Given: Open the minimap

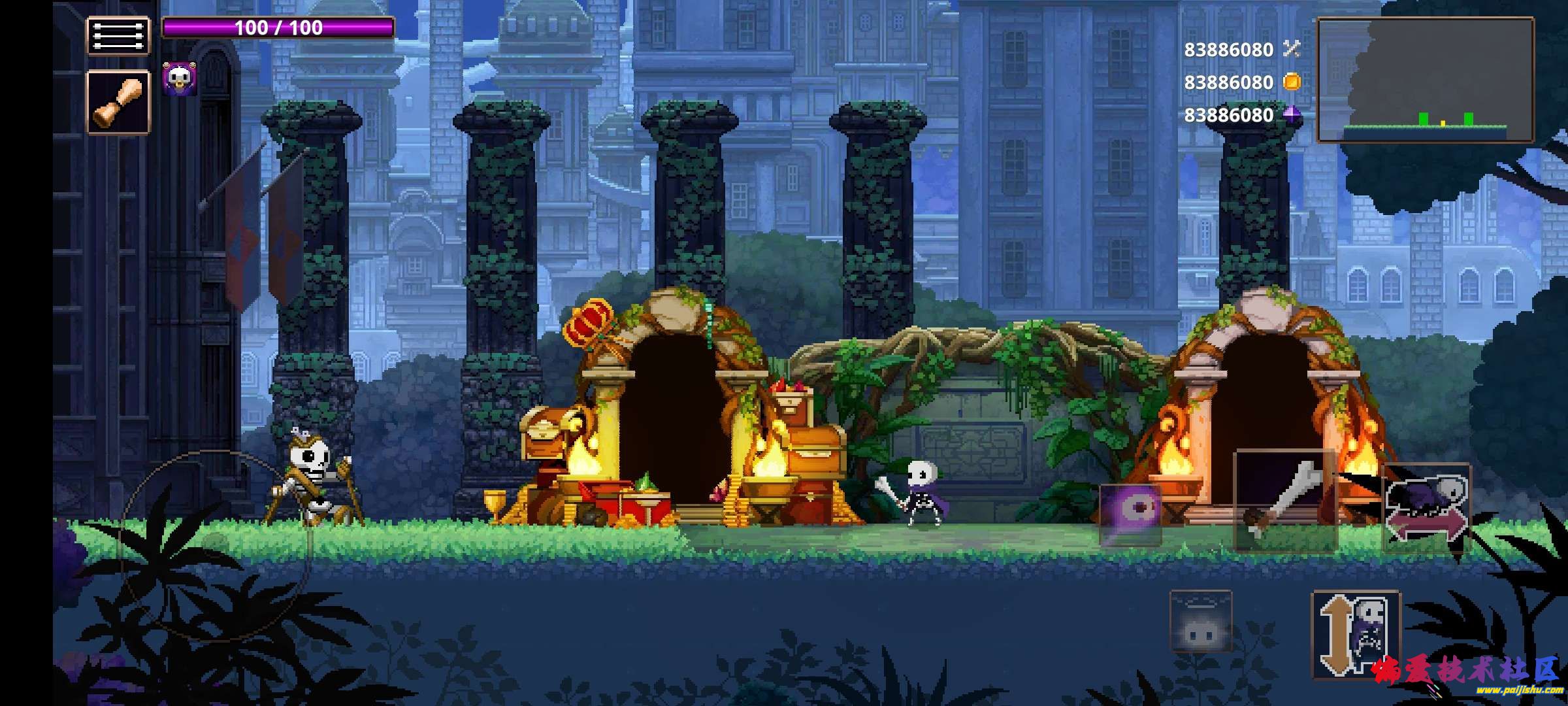Looking at the screenshot, I should (x=1425, y=80).
